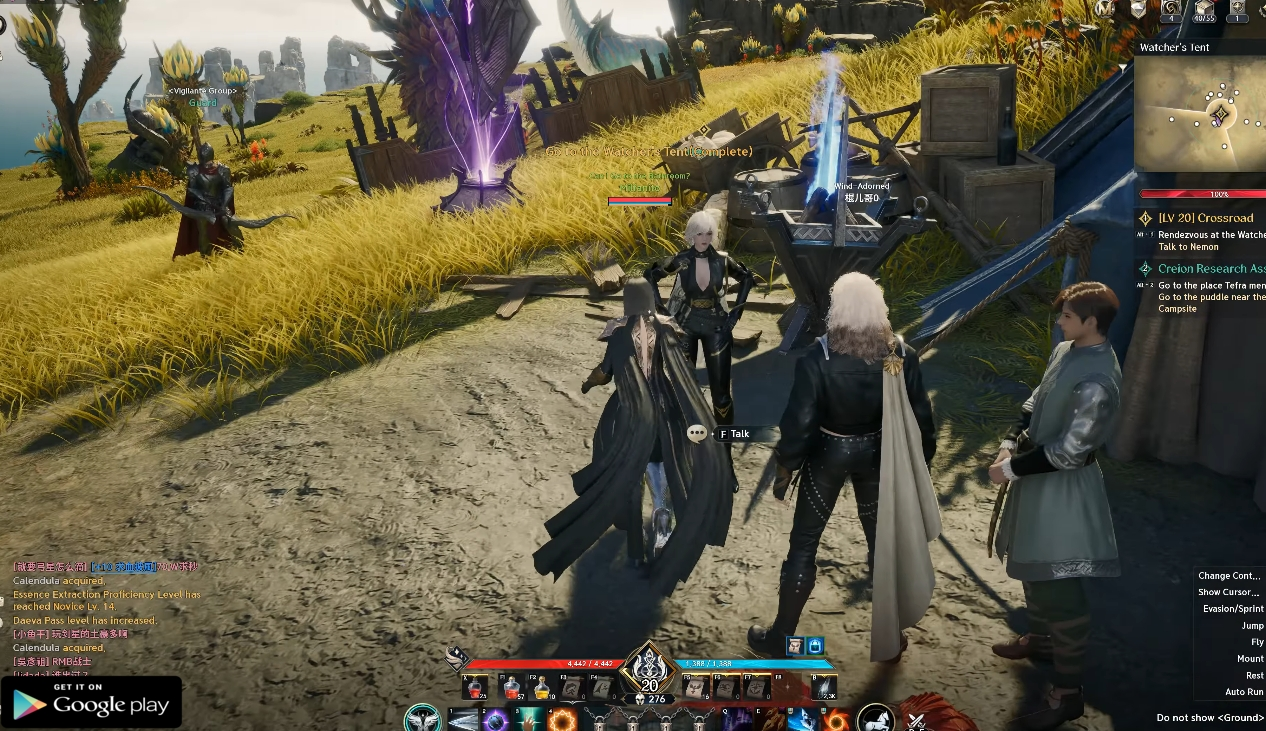1266x731 pixels.
Task: Click the crossed swords icon
Action: [917, 720]
